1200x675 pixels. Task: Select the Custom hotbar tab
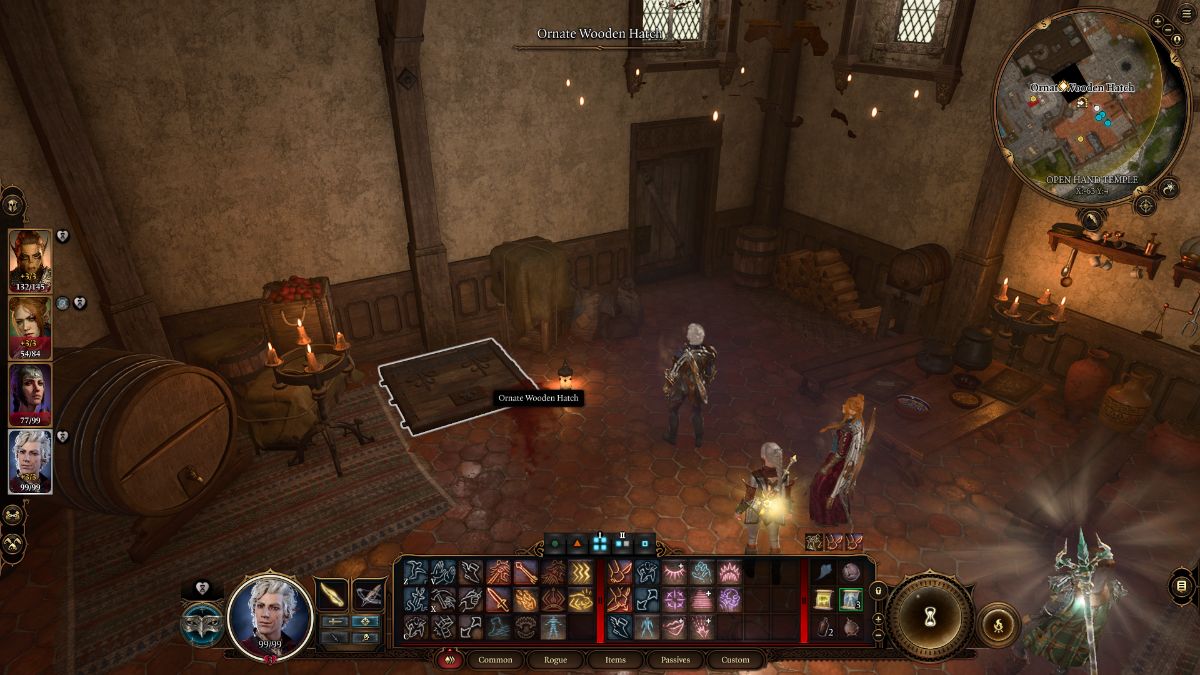click(735, 660)
